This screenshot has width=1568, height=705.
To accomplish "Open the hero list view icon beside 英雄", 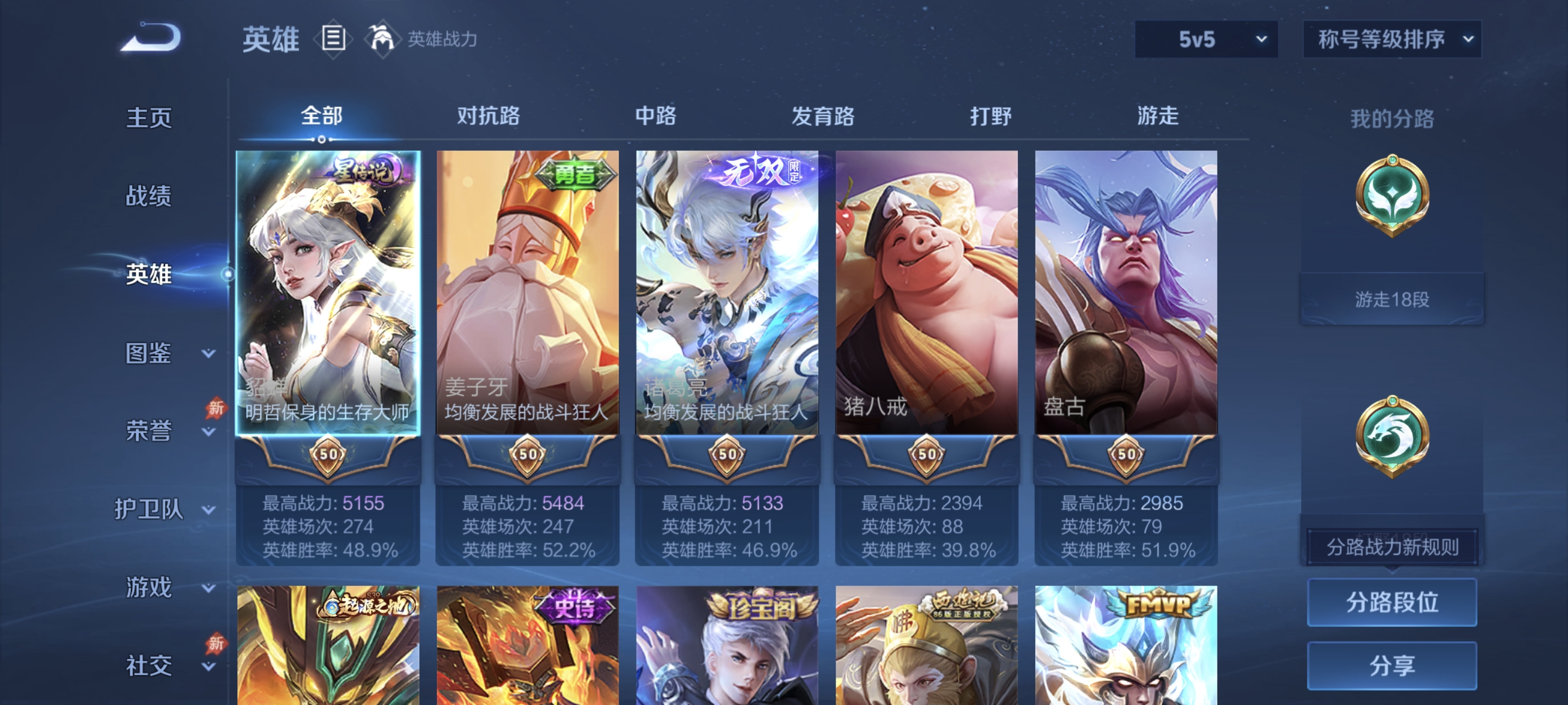I will [332, 38].
